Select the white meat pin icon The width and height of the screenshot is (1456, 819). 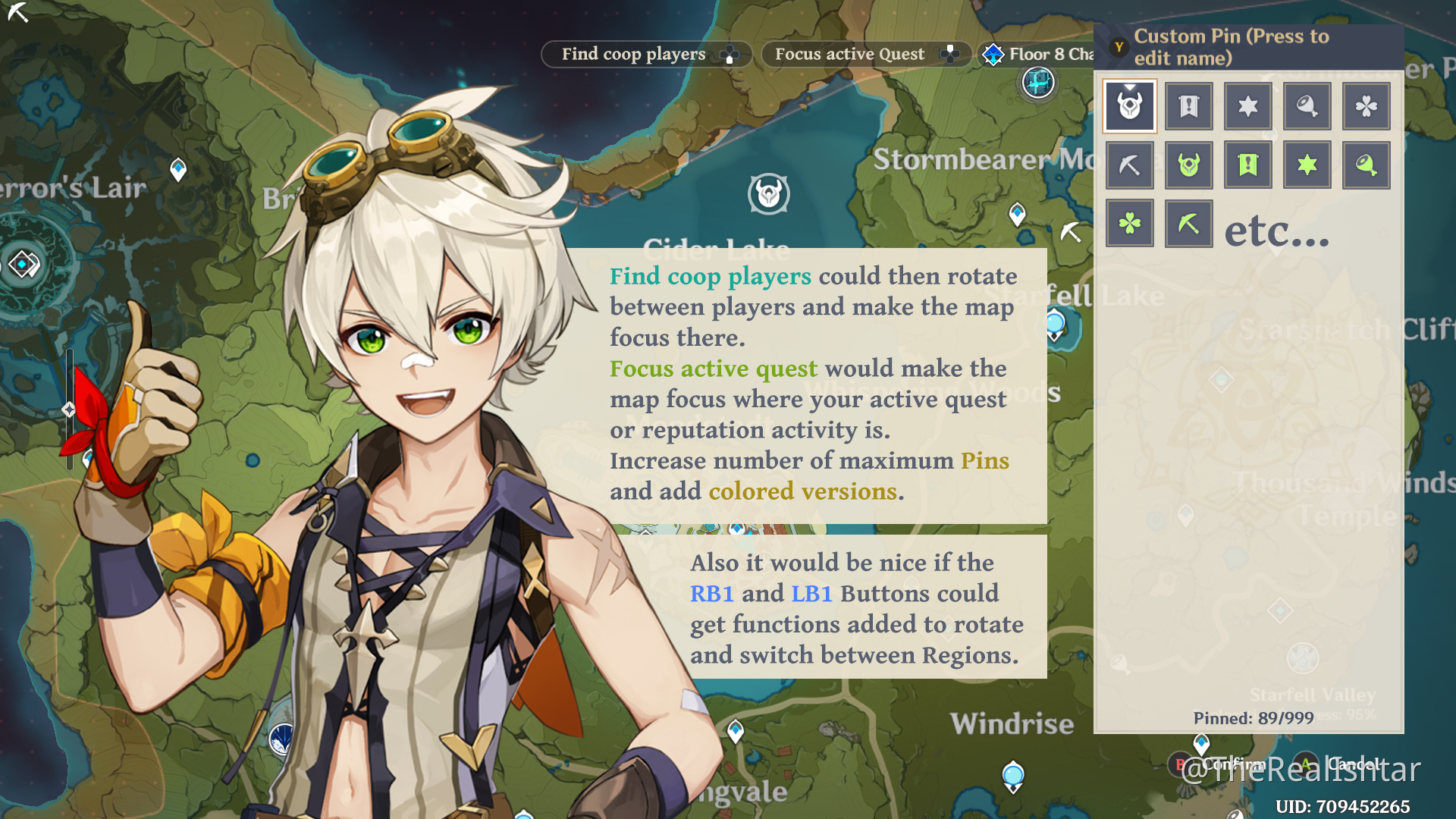[1307, 106]
